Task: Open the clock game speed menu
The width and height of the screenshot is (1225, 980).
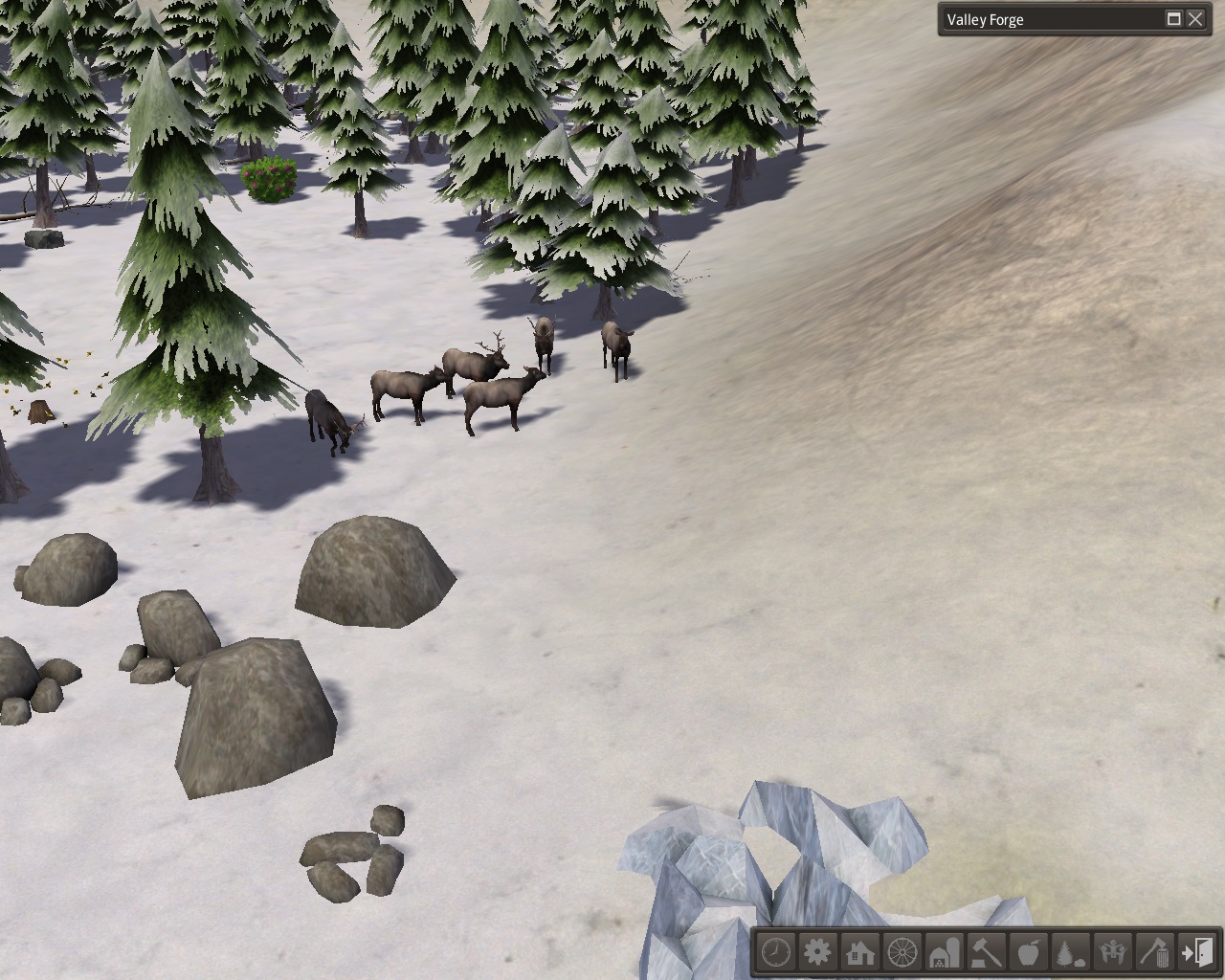Action: point(776,953)
